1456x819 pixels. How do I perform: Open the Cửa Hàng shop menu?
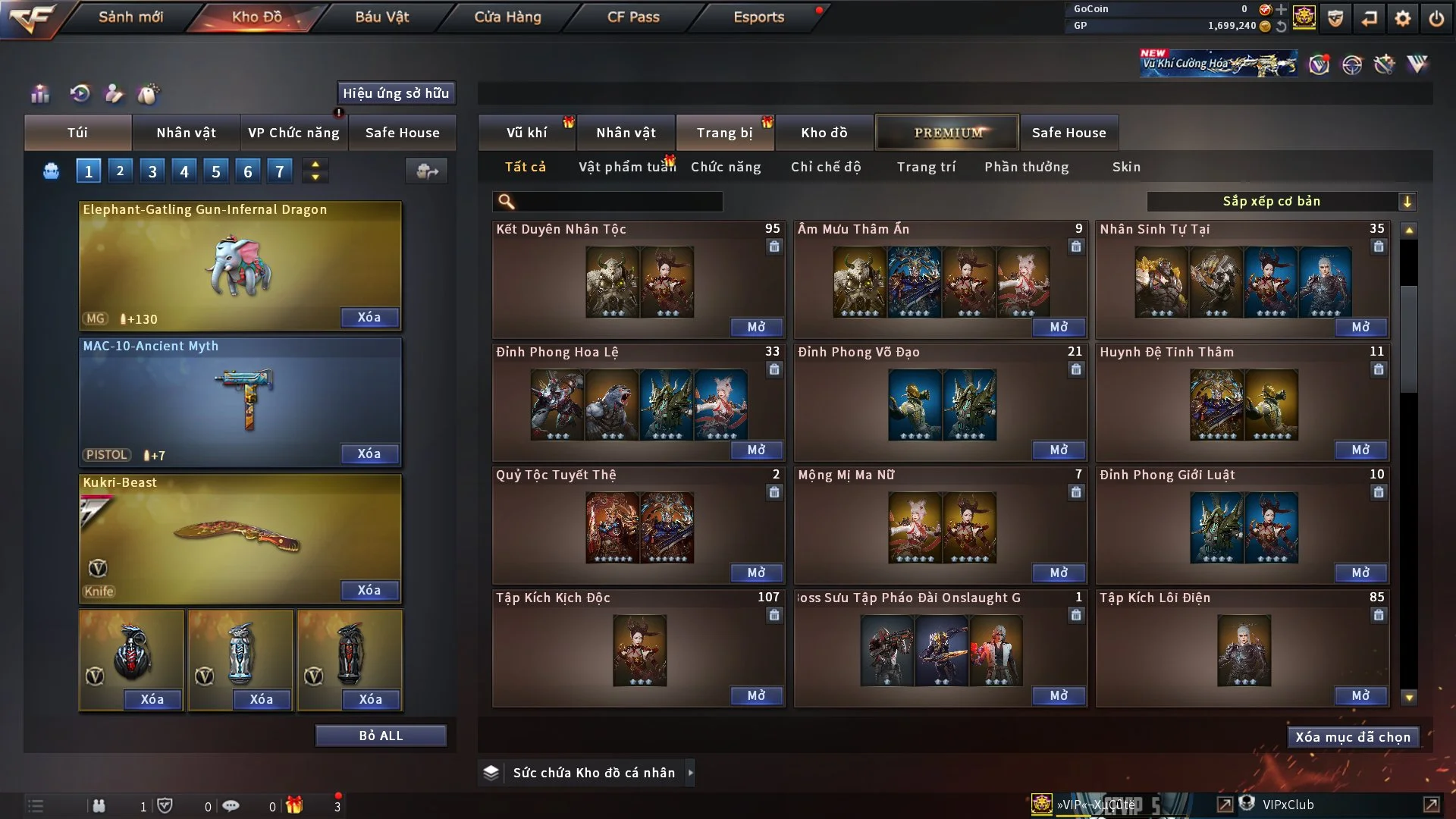coord(507,17)
